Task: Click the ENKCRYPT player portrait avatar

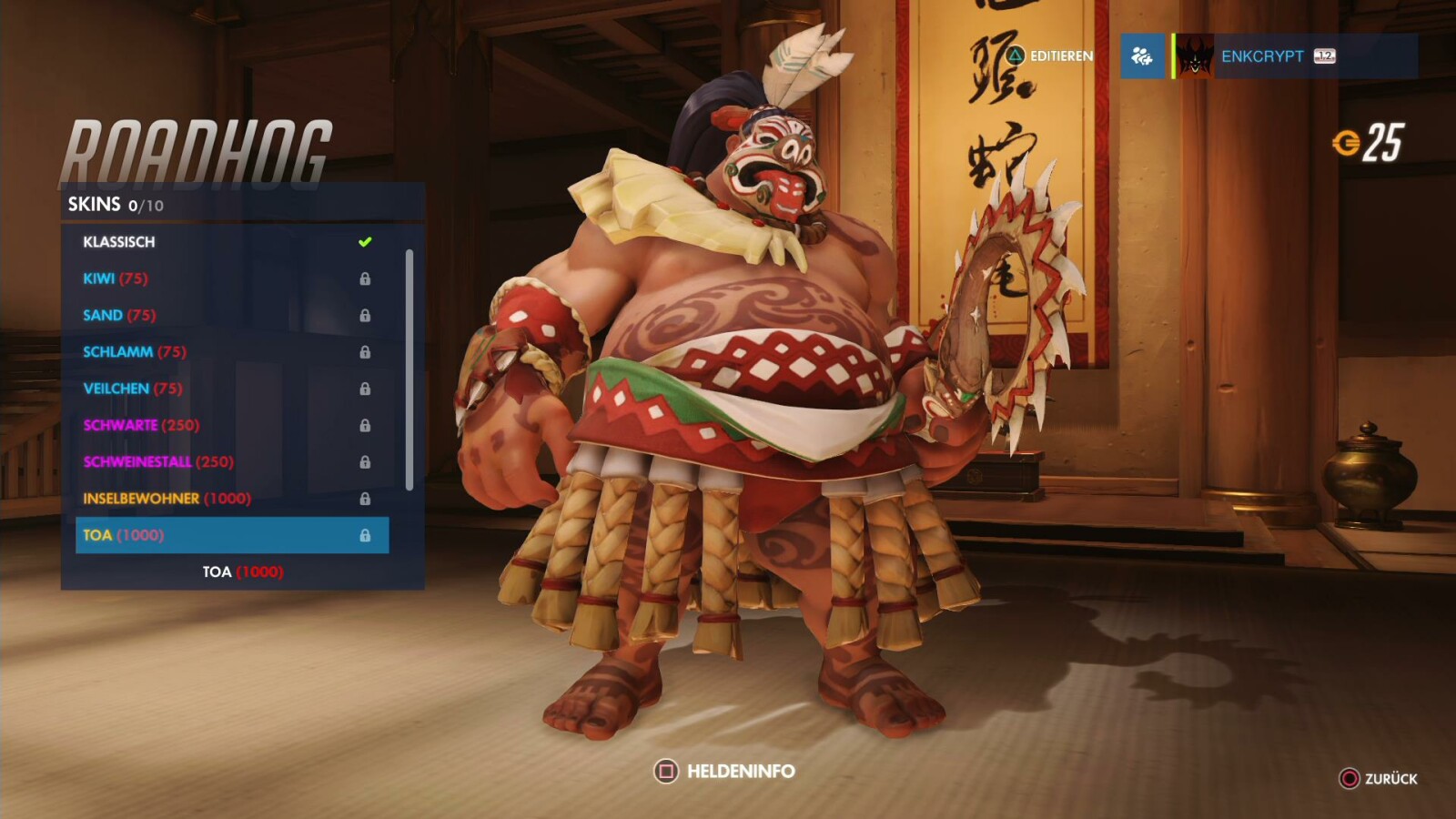Action: [1194, 56]
